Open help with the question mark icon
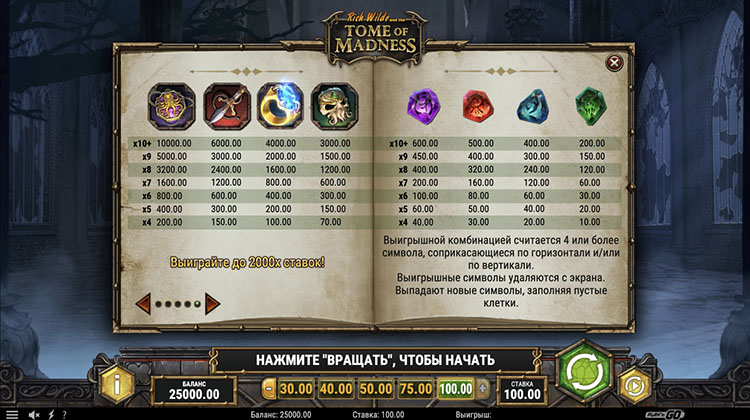The height and width of the screenshot is (420, 750). point(64,413)
